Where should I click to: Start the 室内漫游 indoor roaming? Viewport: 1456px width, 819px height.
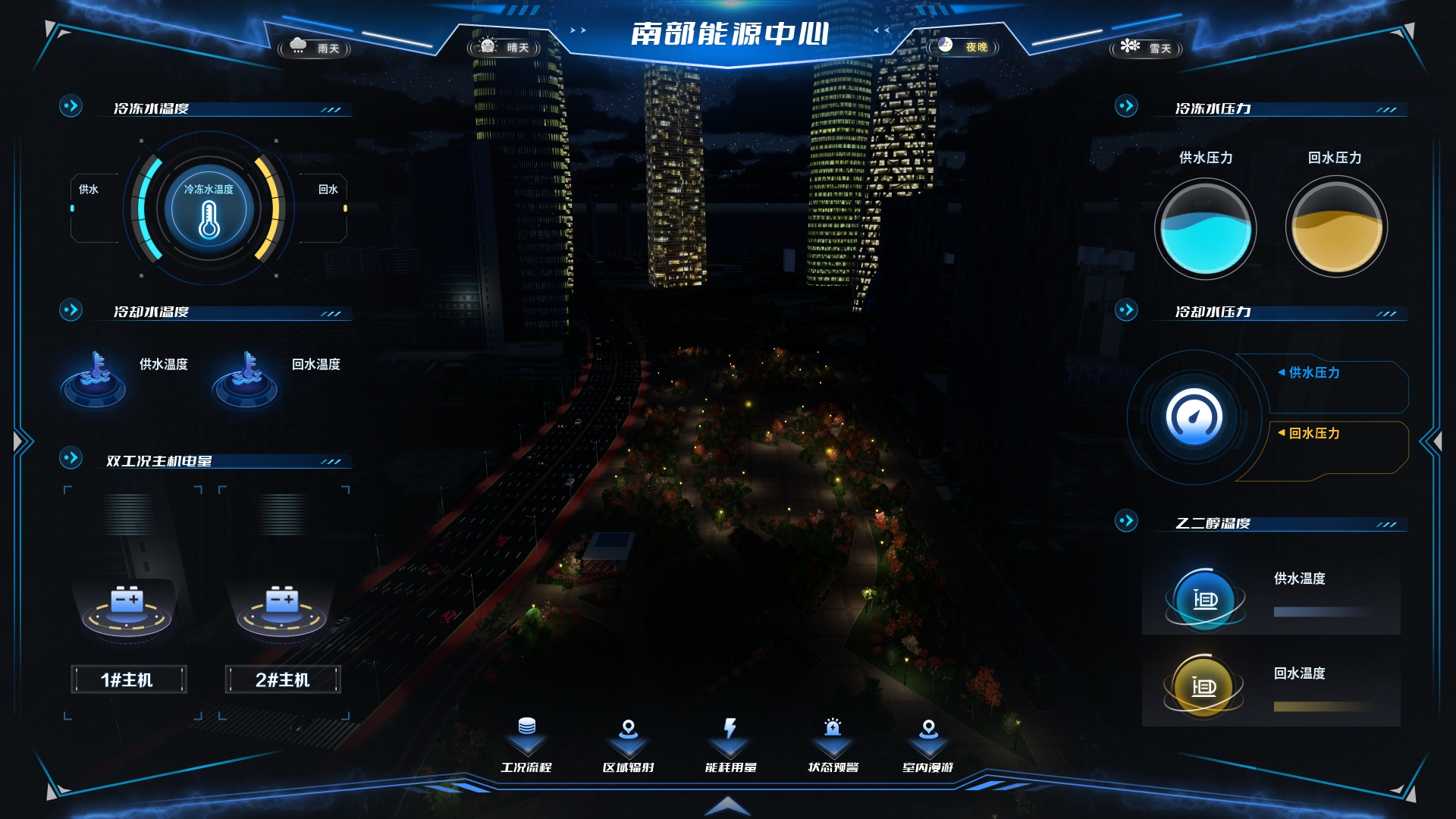(x=928, y=745)
